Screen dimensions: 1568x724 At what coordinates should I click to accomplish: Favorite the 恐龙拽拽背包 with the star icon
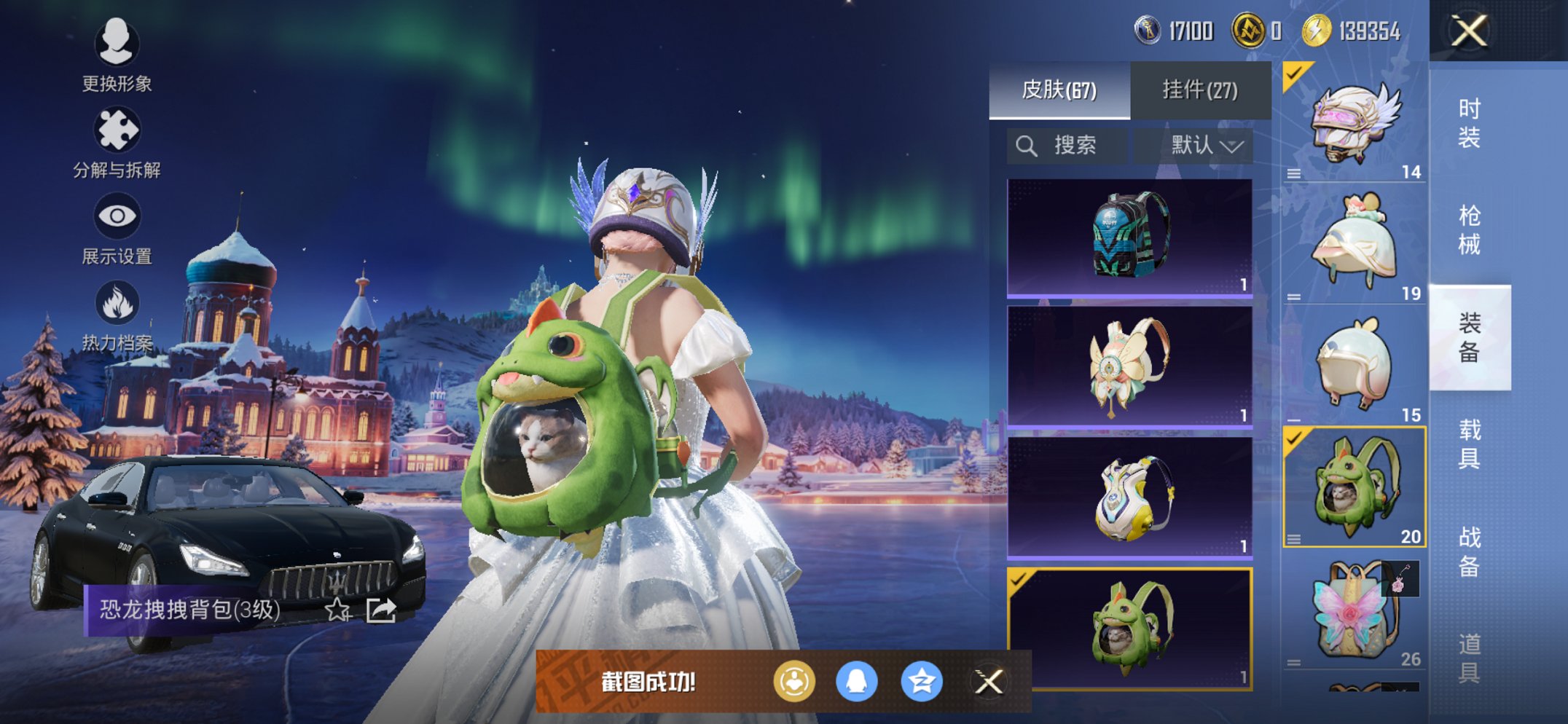[x=337, y=610]
